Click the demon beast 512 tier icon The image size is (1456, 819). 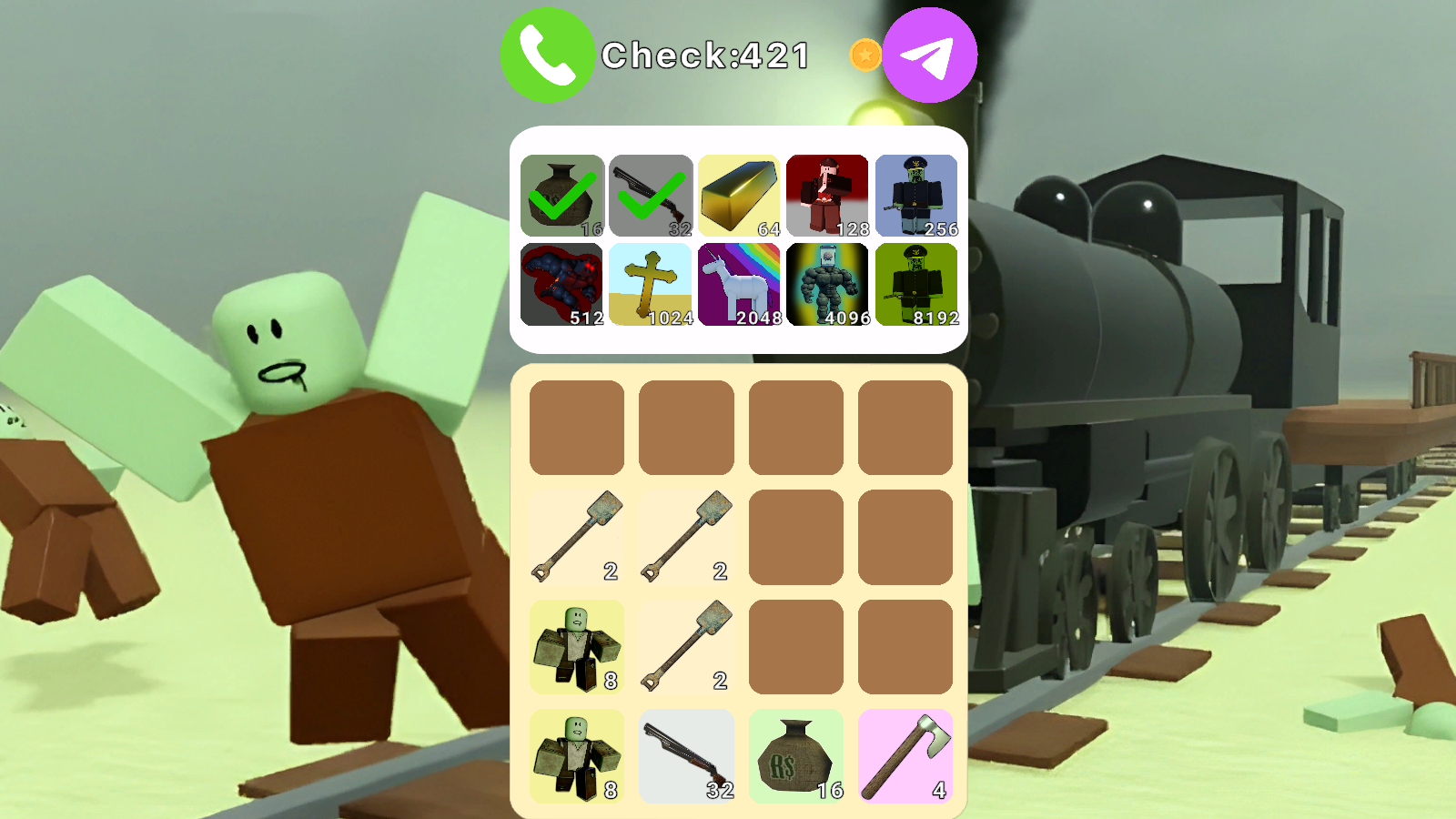click(x=561, y=285)
